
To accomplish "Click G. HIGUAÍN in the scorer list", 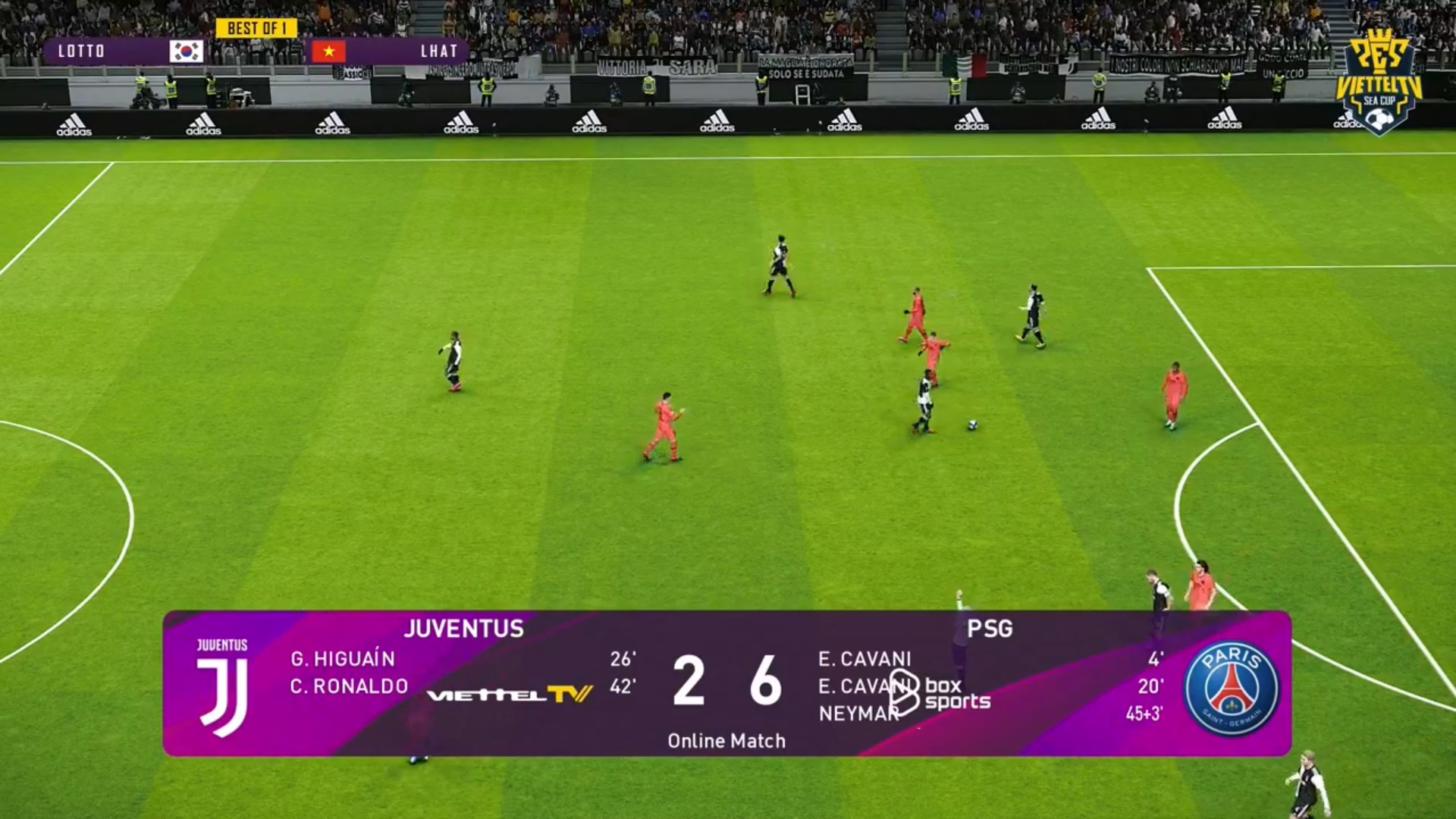I will (342, 659).
